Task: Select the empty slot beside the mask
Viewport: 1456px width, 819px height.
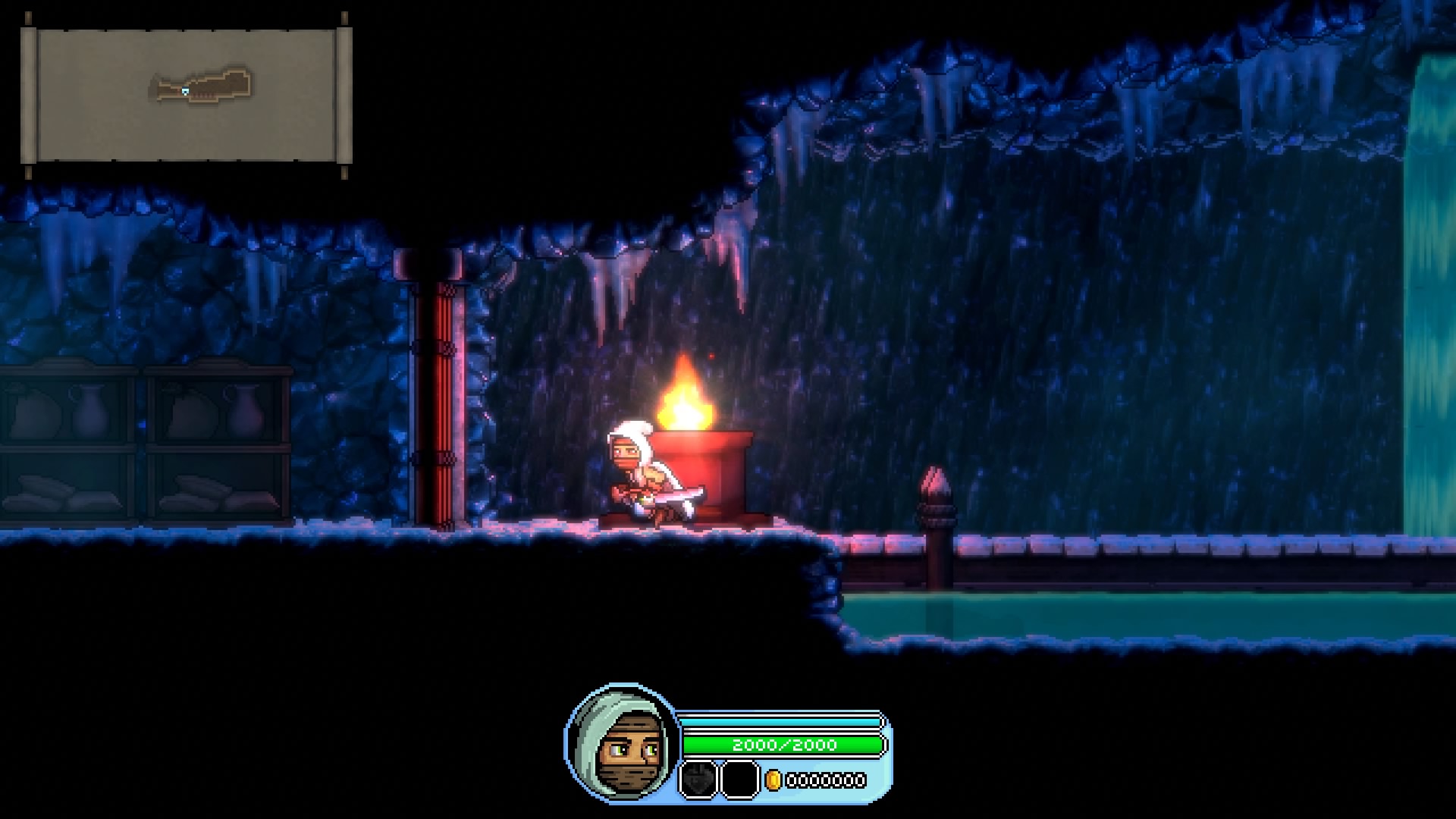Action: (x=739, y=780)
